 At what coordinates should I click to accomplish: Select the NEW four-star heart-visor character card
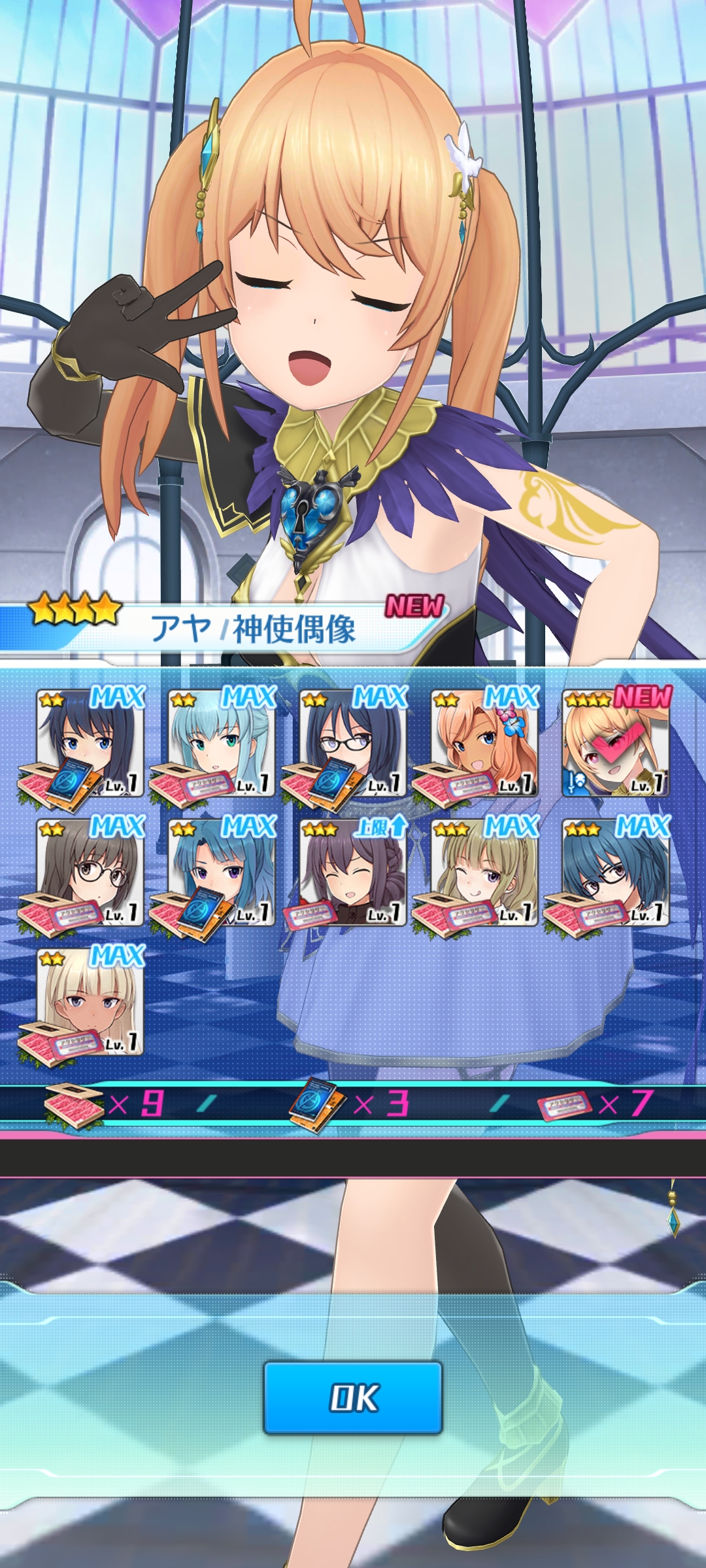point(616,743)
